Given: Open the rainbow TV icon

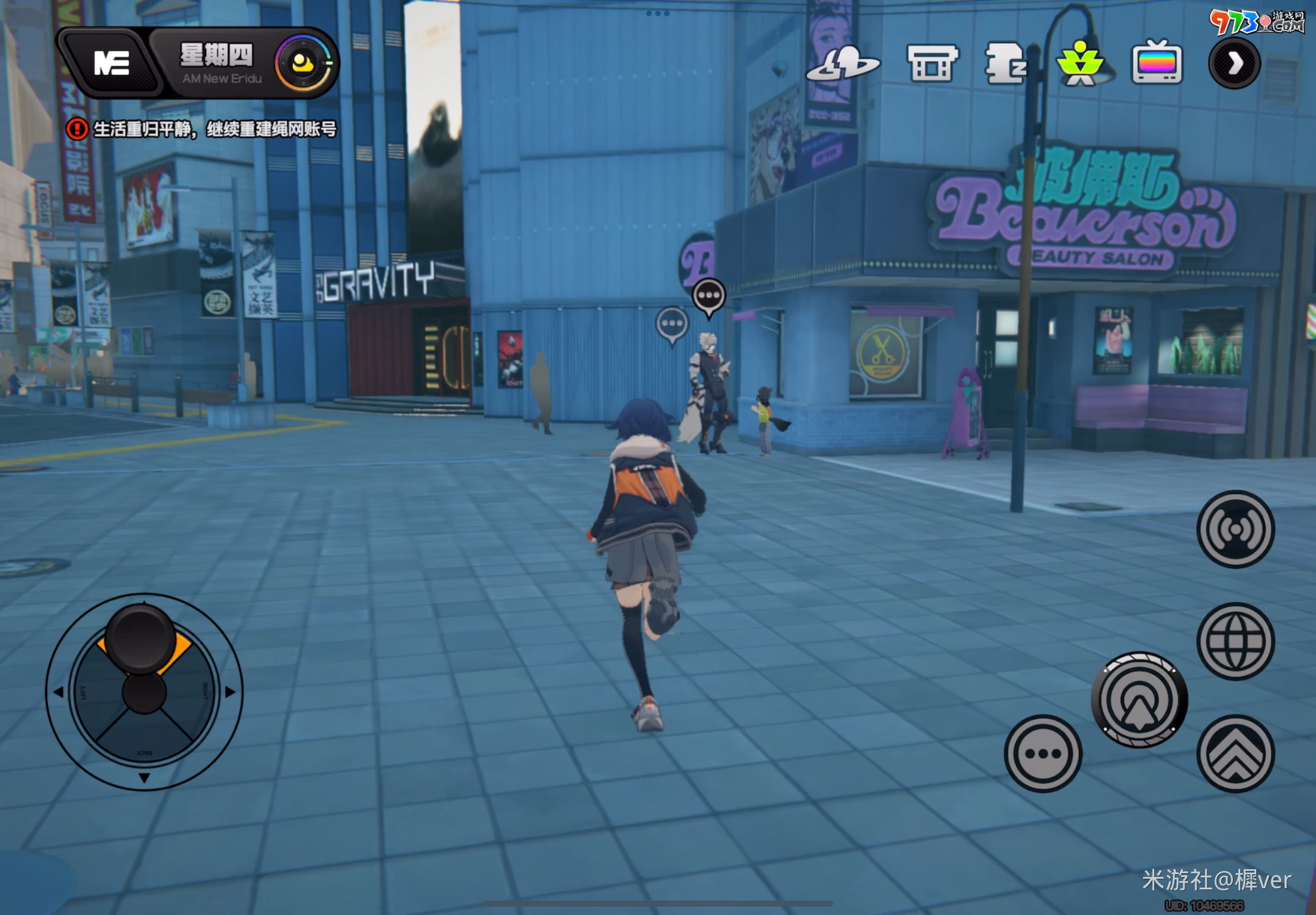Looking at the screenshot, I should point(1157,63).
